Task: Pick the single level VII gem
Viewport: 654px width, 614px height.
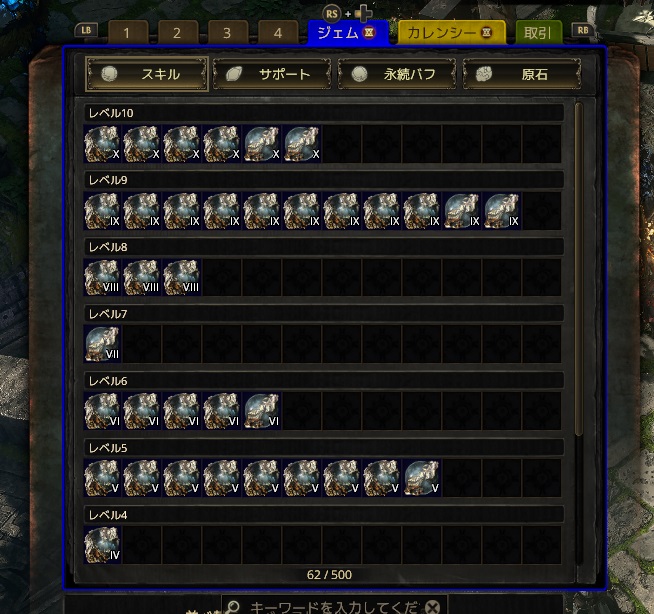Action: 102,345
